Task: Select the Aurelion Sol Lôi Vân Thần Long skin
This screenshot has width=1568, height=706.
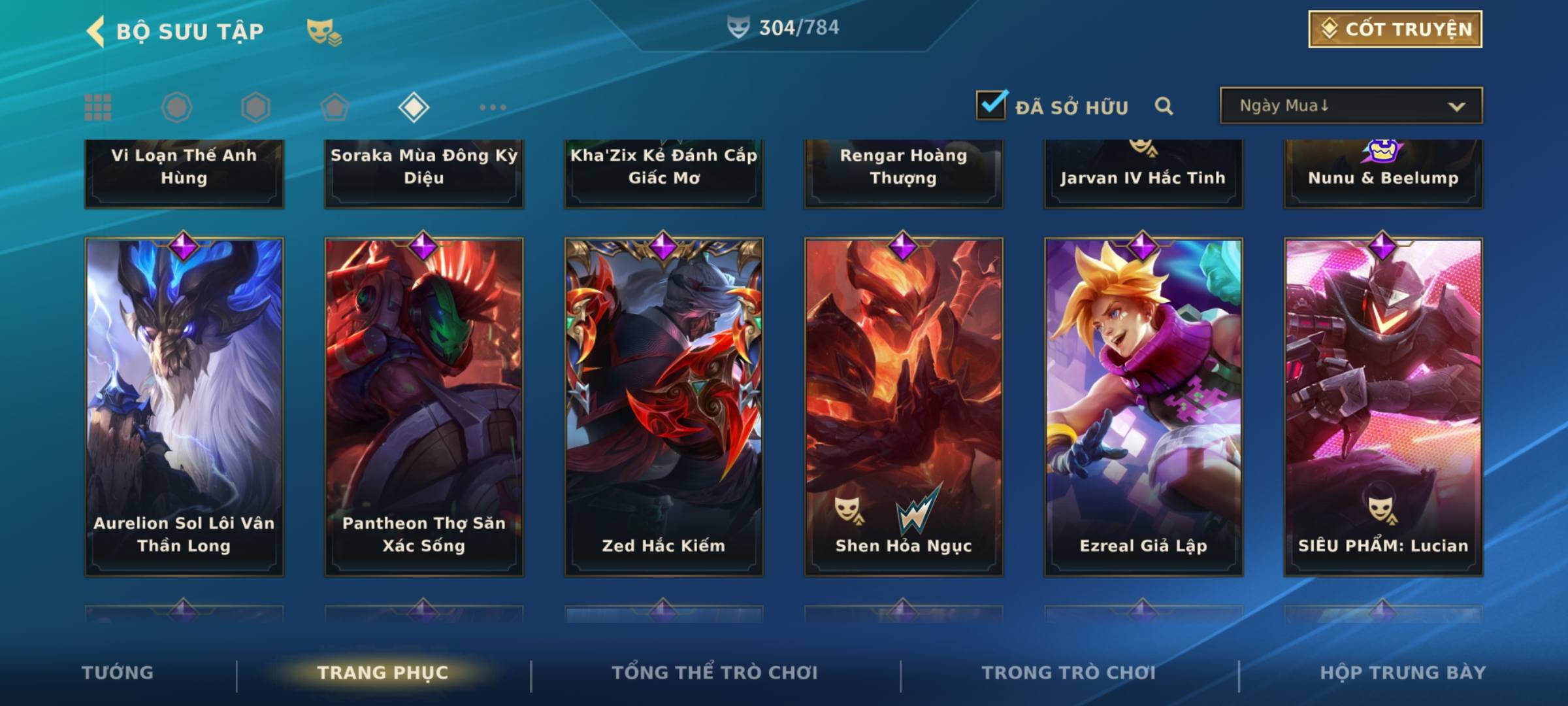Action: coord(184,405)
